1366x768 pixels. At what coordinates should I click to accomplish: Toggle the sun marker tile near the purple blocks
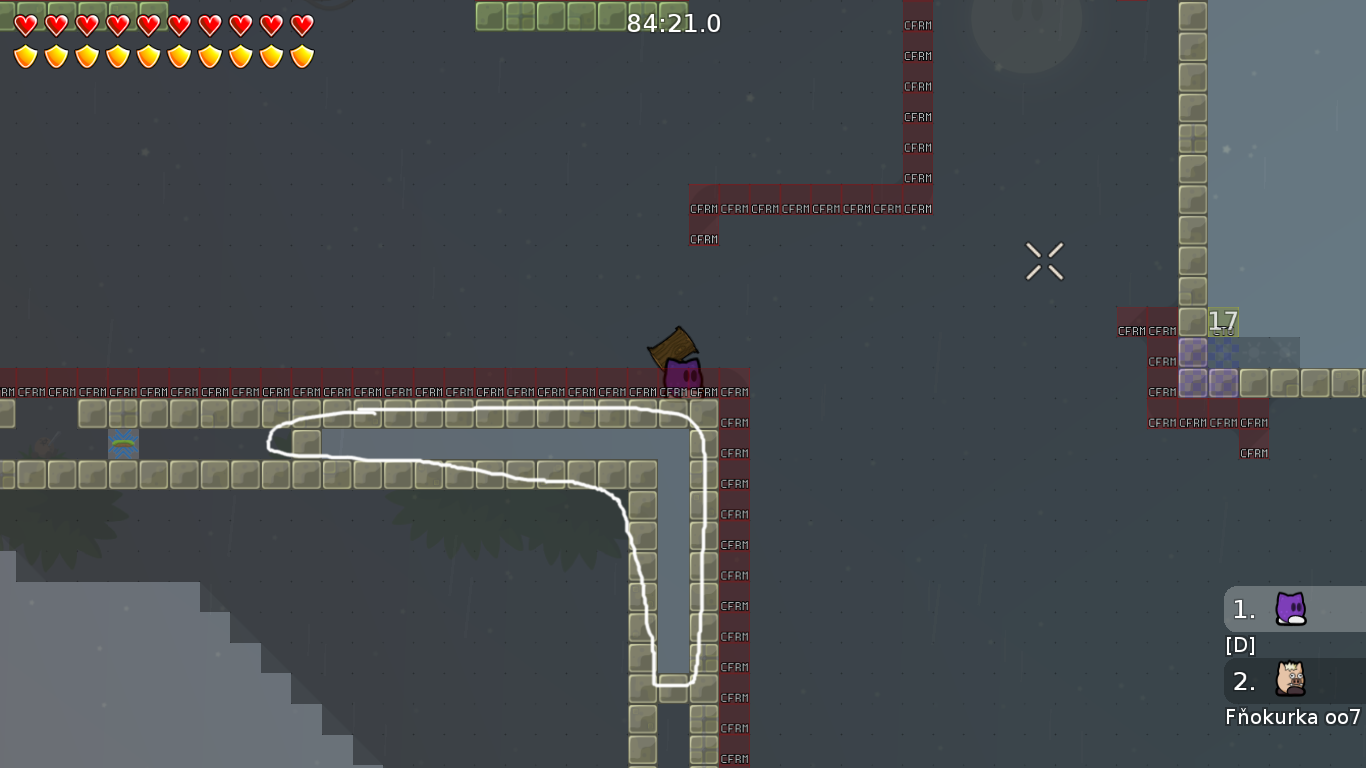click(1252, 351)
